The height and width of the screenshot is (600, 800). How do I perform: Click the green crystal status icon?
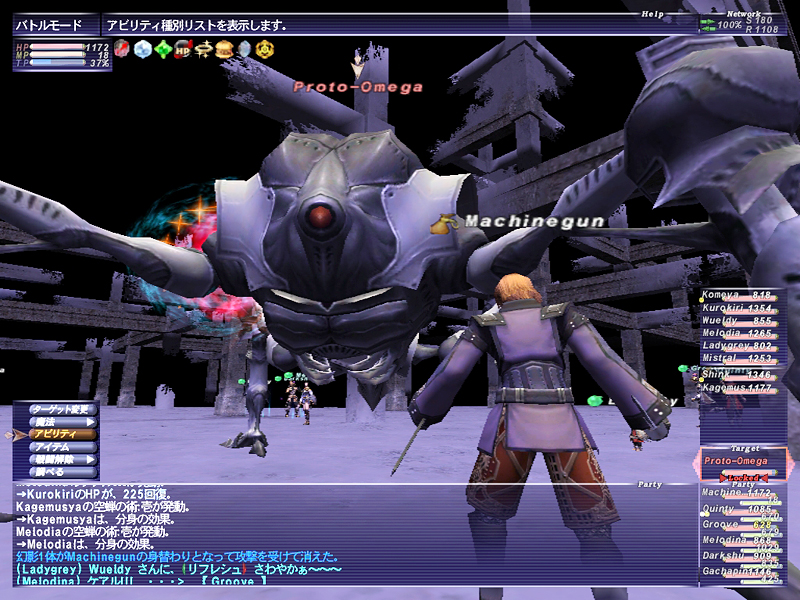[162, 49]
